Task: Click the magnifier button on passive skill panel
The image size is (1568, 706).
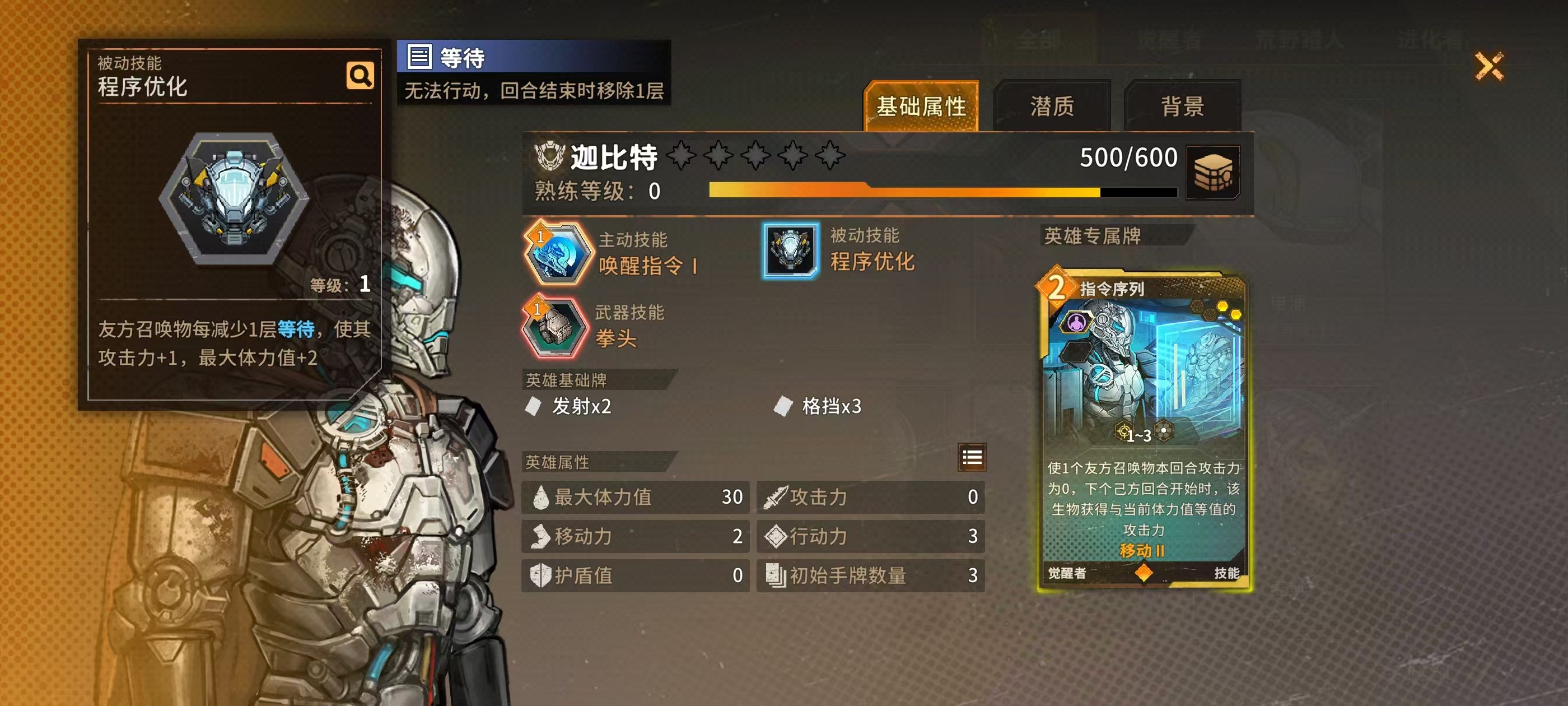Action: [x=360, y=76]
